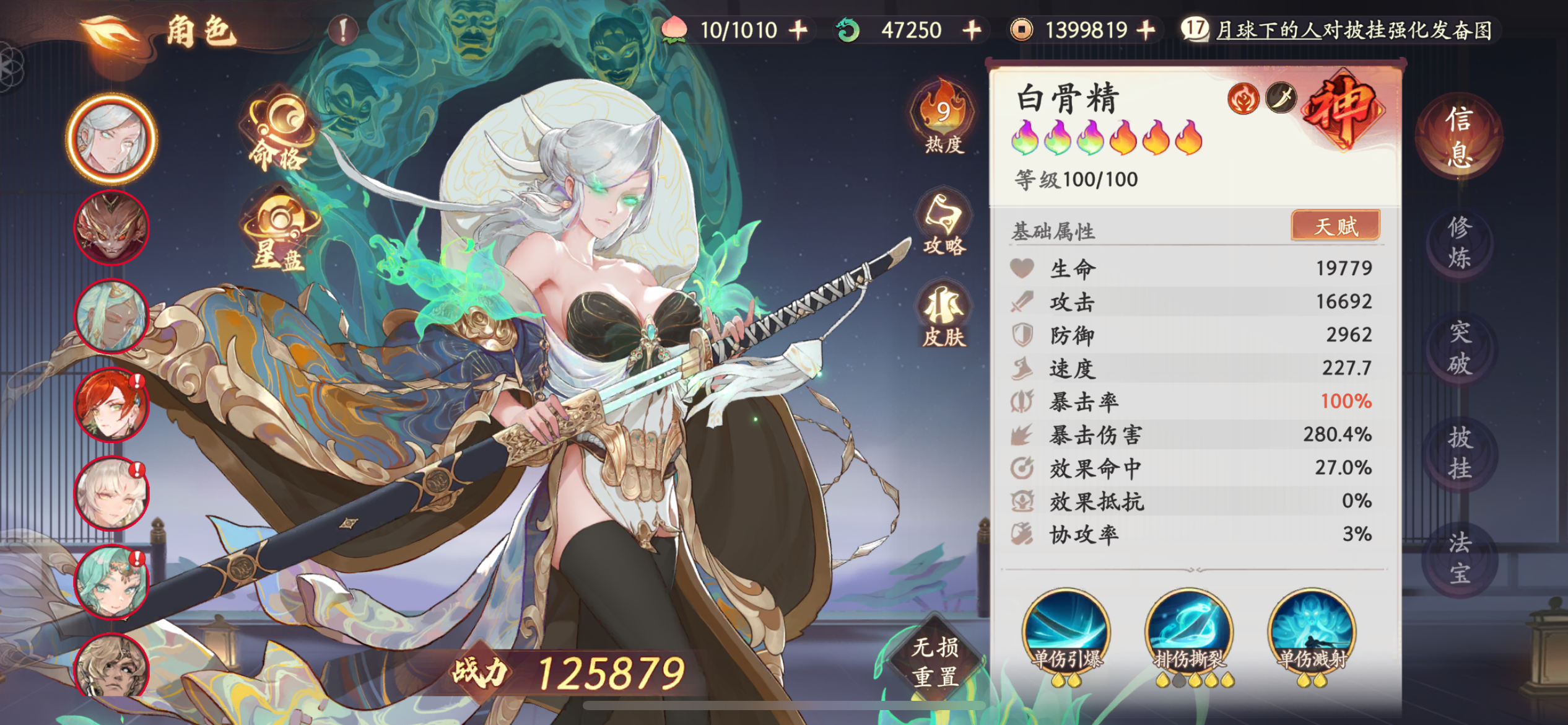1568x725 pixels.
Task: Select the top white-haired character portrait
Action: 111,139
